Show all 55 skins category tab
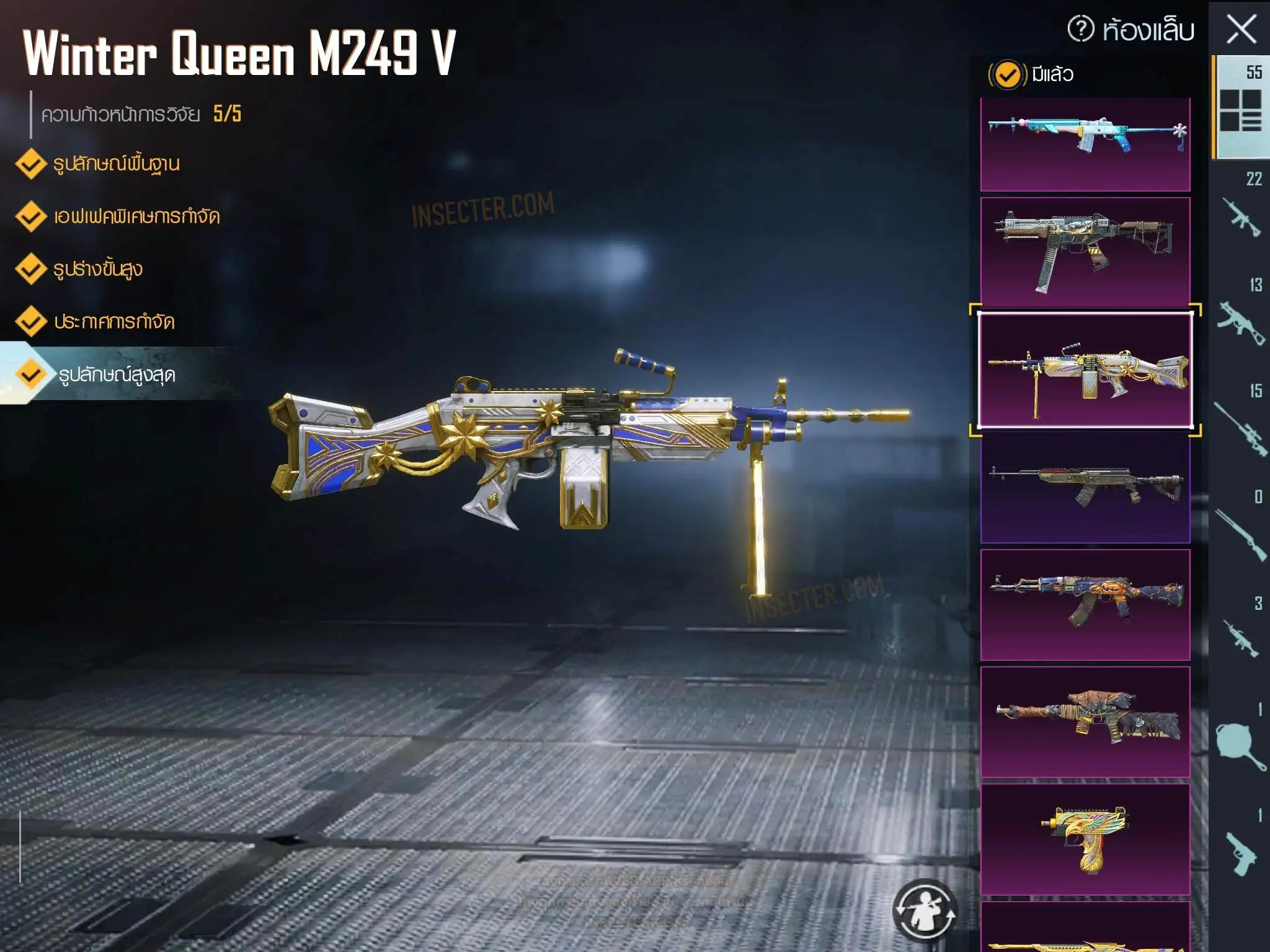 coord(1241,107)
